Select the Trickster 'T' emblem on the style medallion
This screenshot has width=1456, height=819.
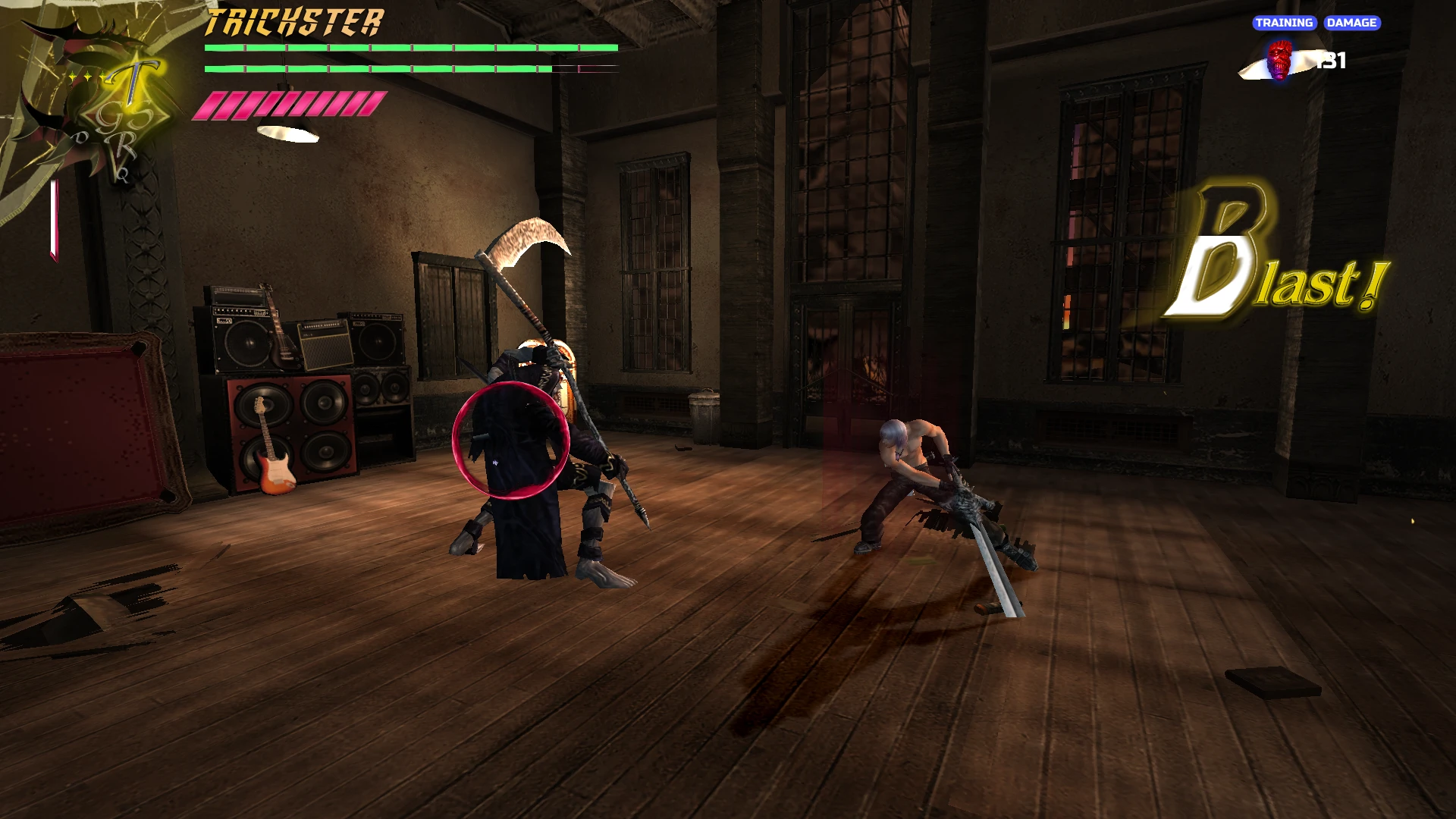point(133,77)
